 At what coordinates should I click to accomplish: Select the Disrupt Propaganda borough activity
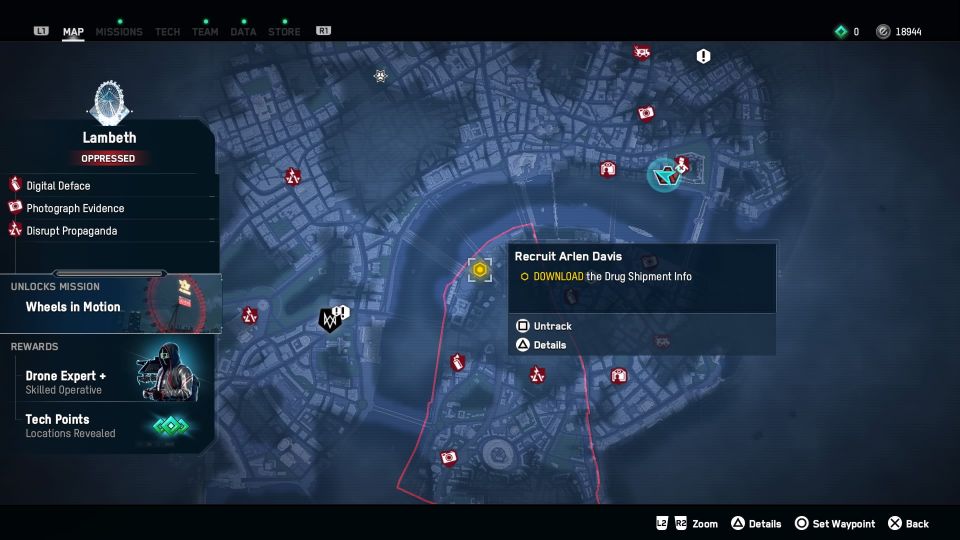pyautogui.click(x=71, y=231)
